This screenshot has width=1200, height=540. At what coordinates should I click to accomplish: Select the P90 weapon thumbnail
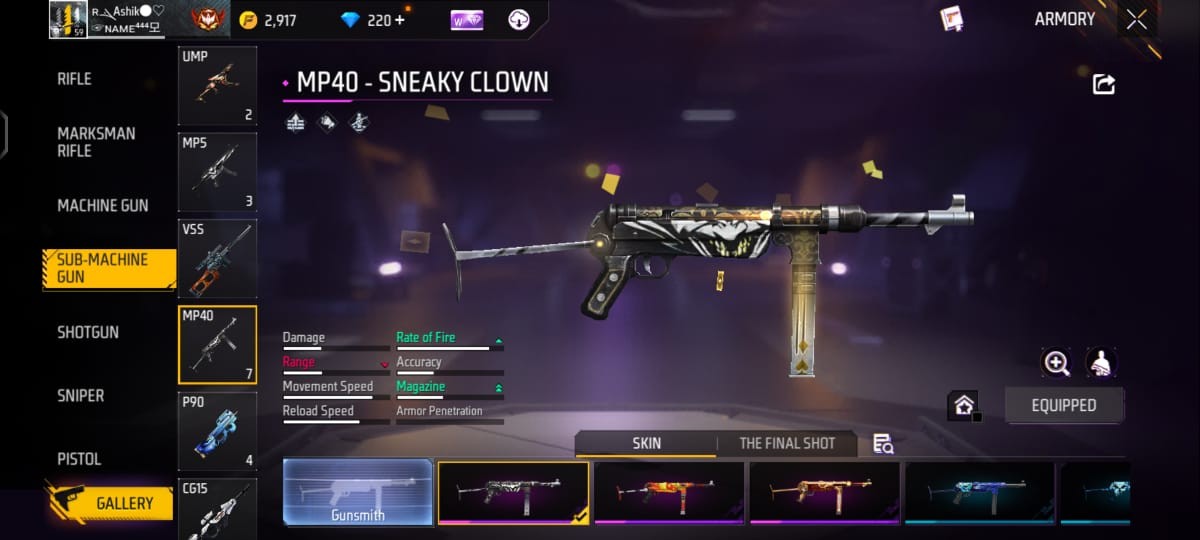tap(217, 431)
